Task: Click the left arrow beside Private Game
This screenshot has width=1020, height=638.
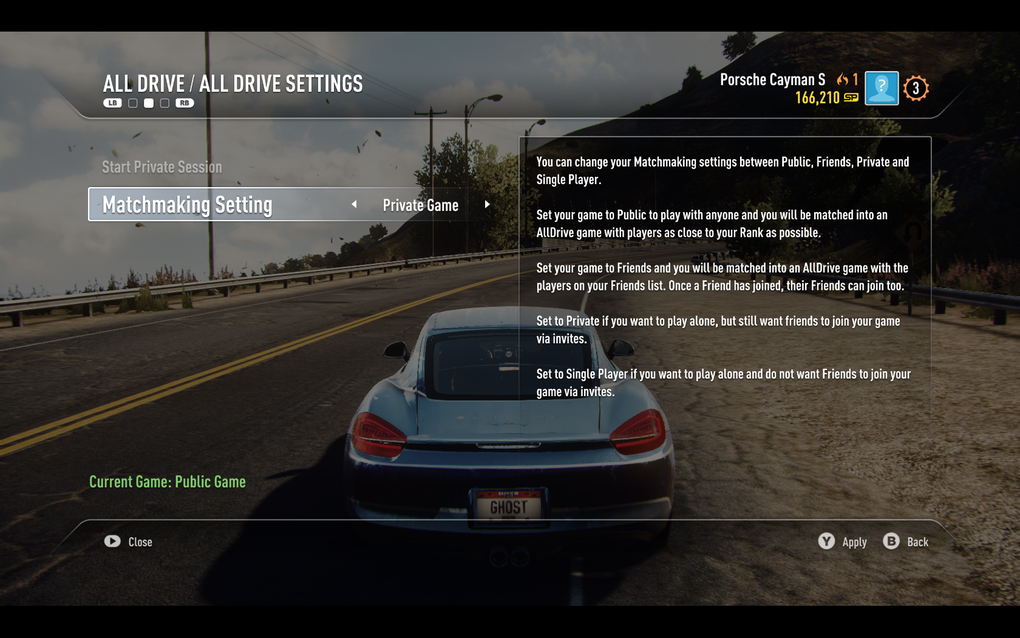Action: [354, 205]
